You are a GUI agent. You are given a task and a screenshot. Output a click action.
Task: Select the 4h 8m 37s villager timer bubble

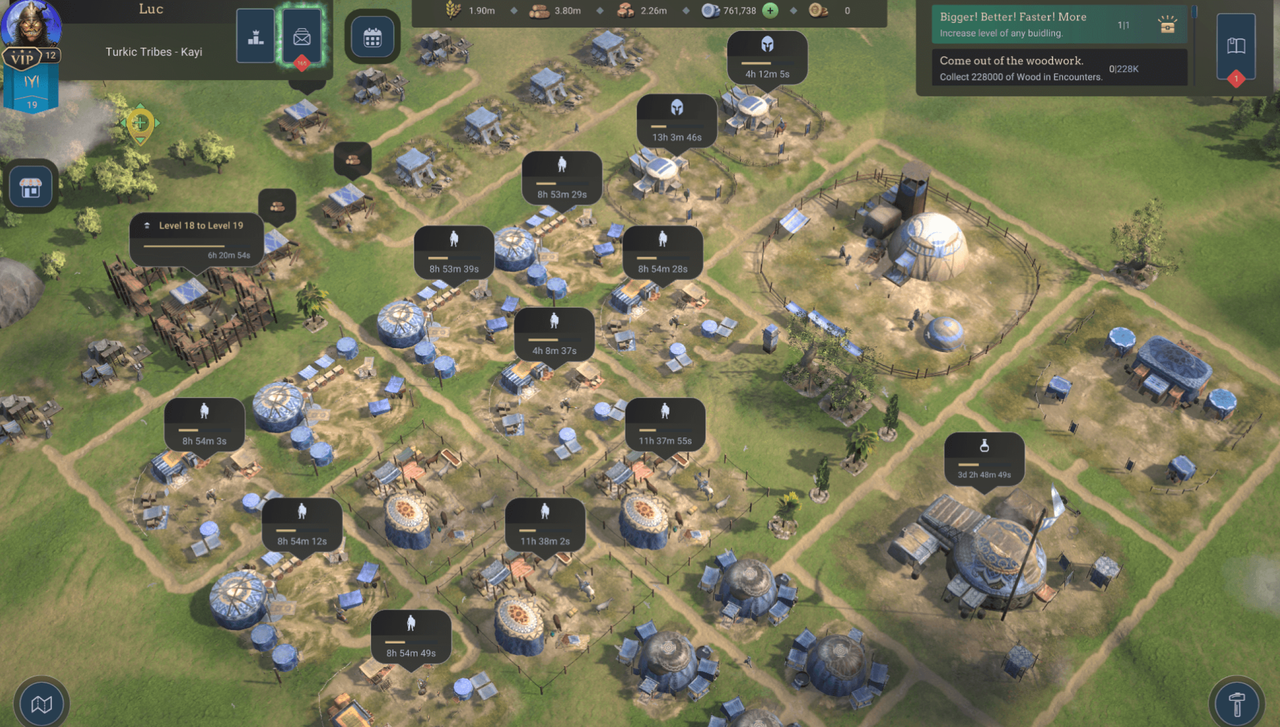click(554, 334)
